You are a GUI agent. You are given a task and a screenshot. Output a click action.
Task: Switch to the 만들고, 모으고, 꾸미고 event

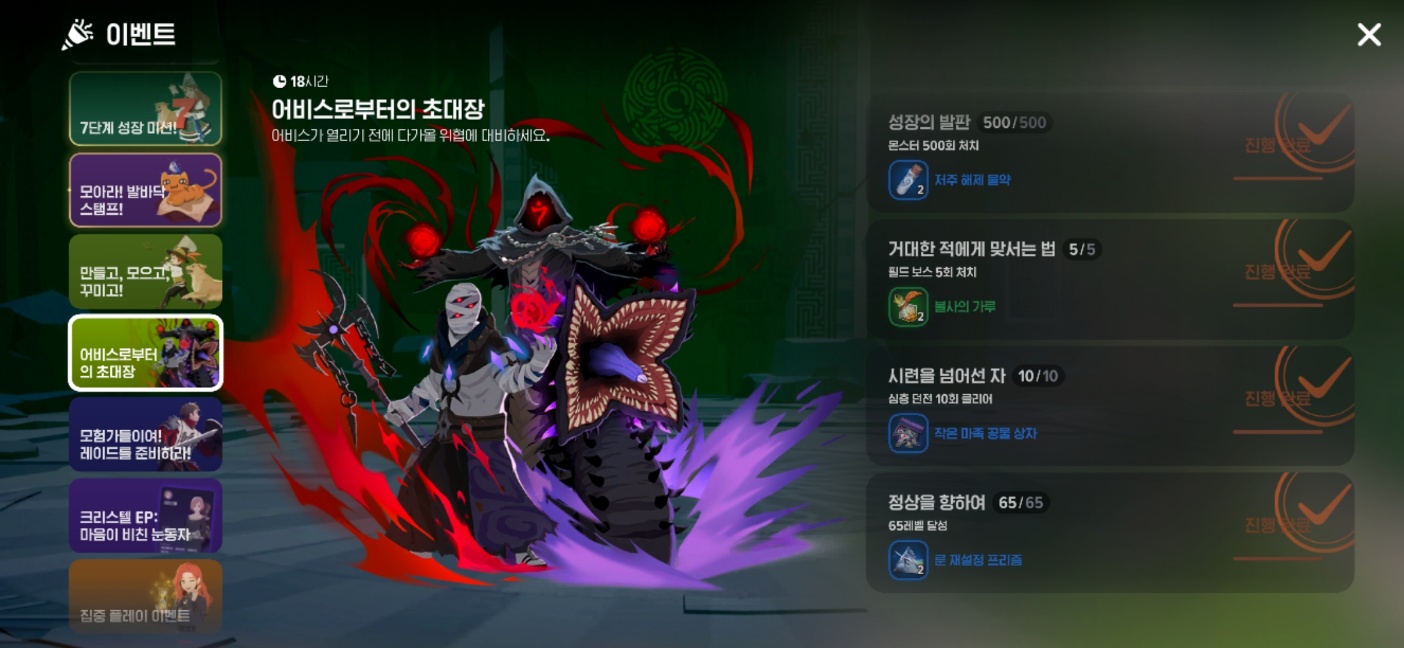[x=145, y=271]
